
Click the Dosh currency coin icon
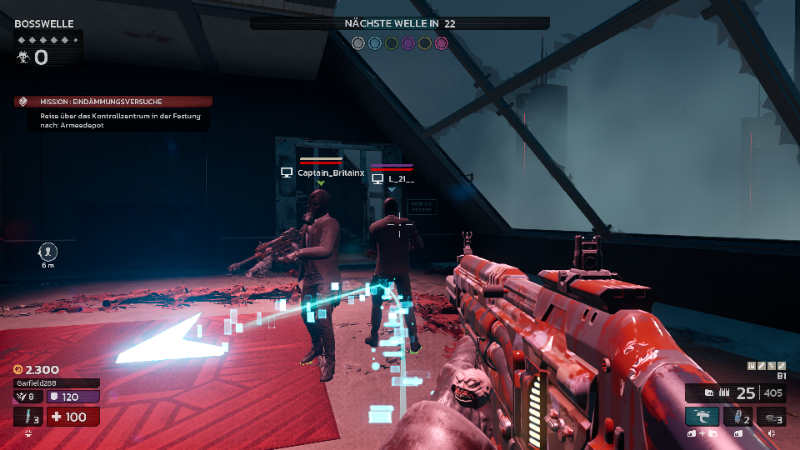point(18,369)
